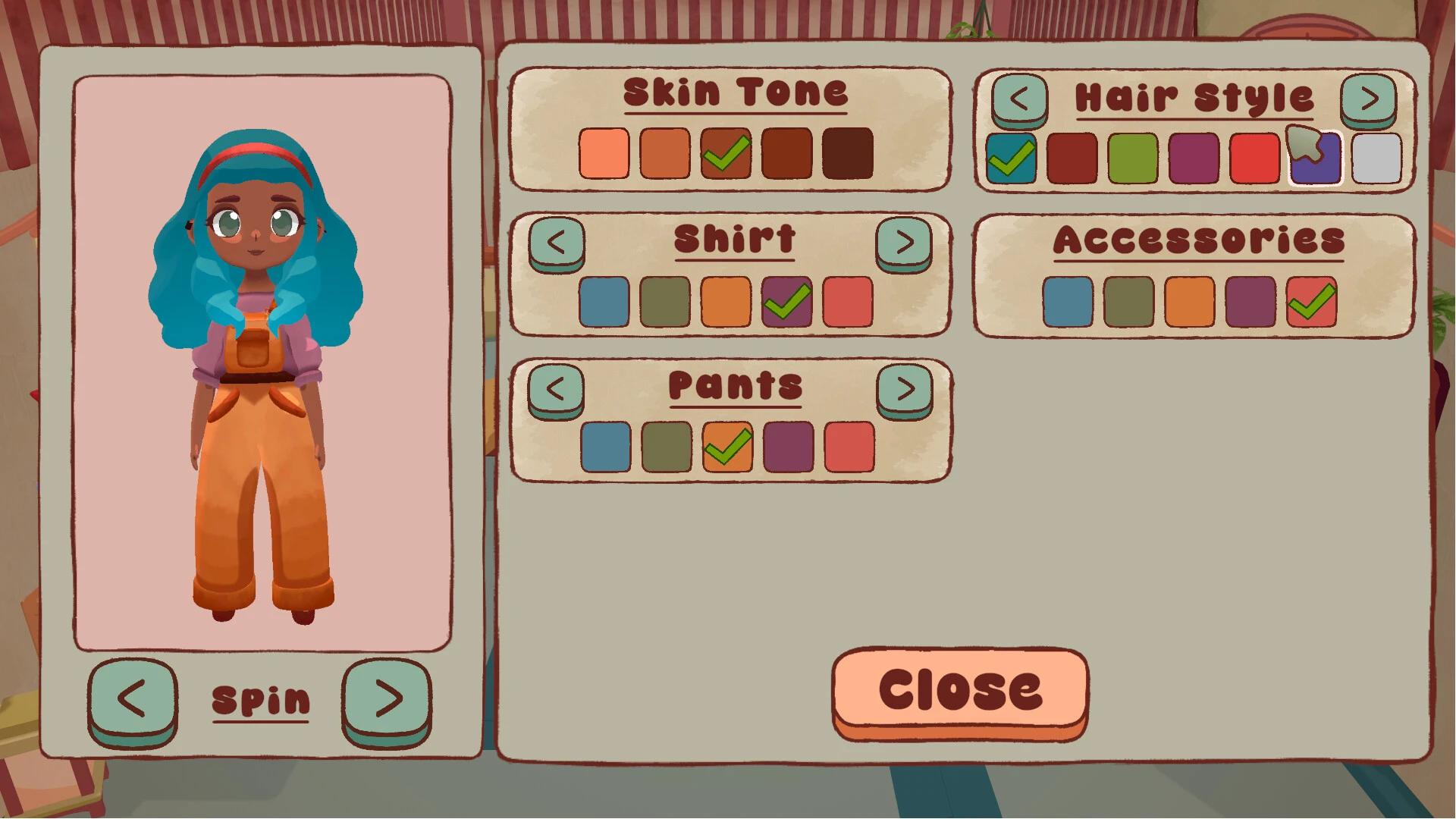Go to the previous Shirt style

click(x=557, y=241)
